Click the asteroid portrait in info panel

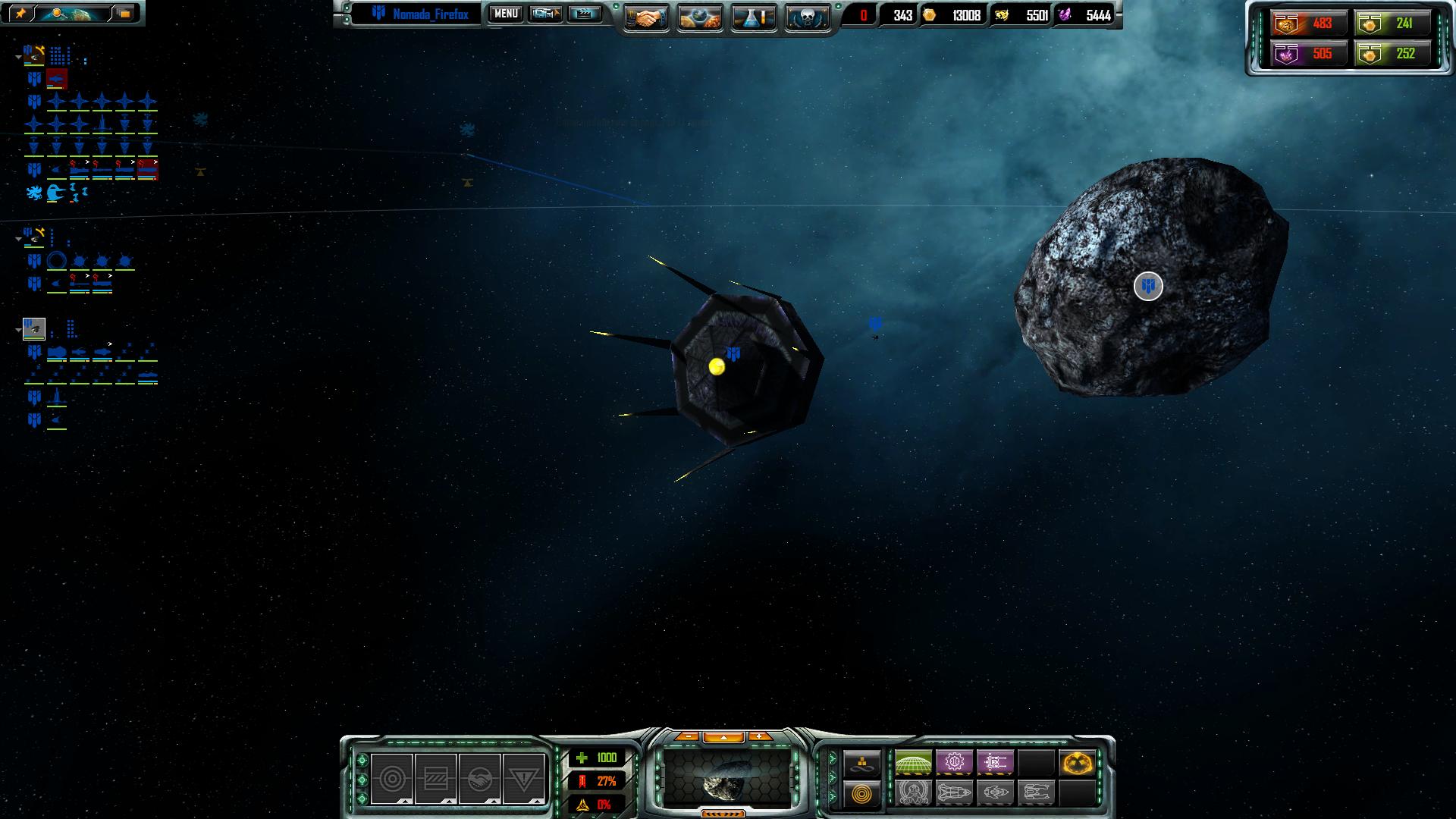click(x=728, y=778)
